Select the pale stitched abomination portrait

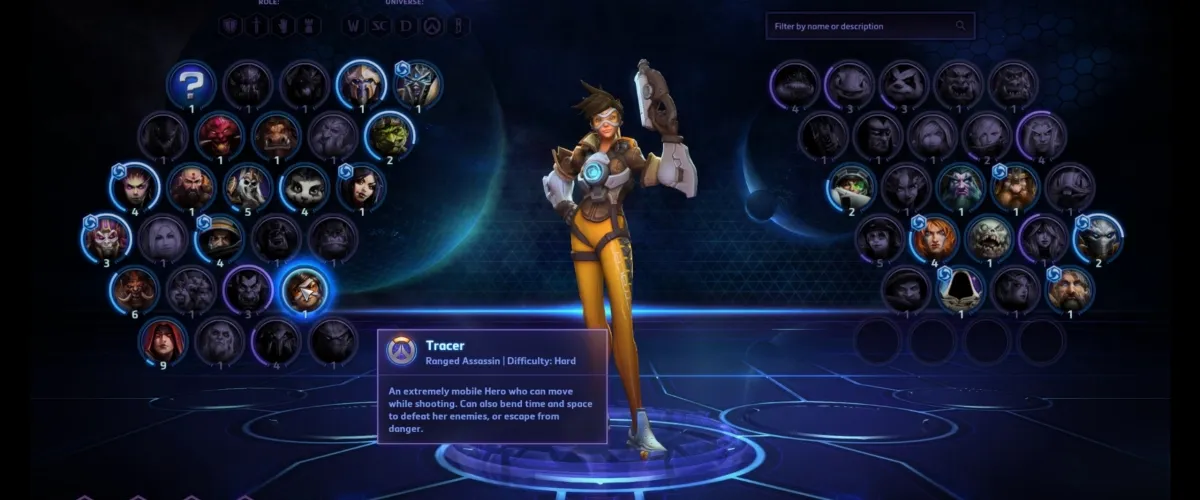click(x=989, y=238)
